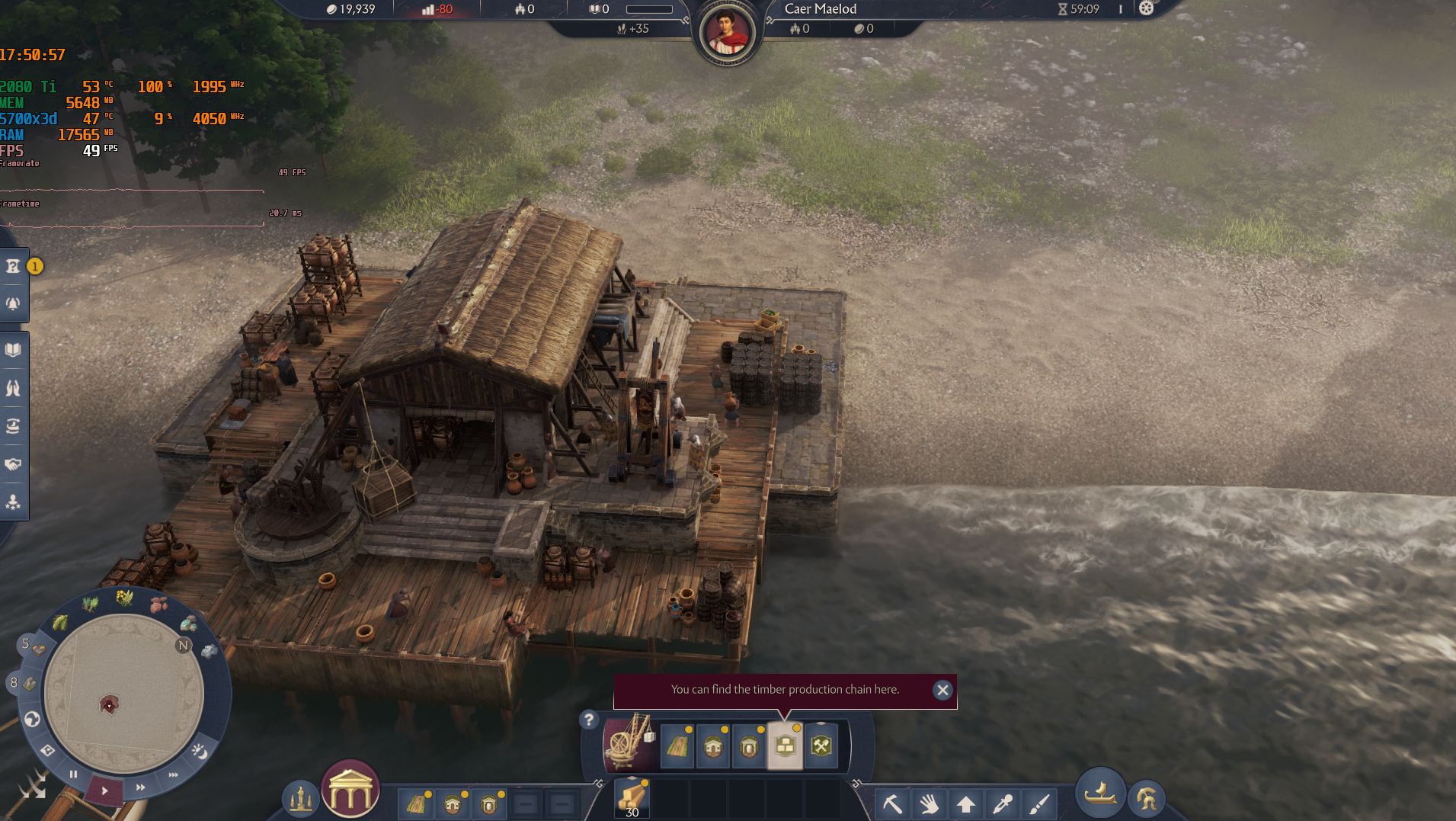Open the open-book codex icon
Viewport: 1456px width, 821px height.
pyautogui.click(x=14, y=350)
